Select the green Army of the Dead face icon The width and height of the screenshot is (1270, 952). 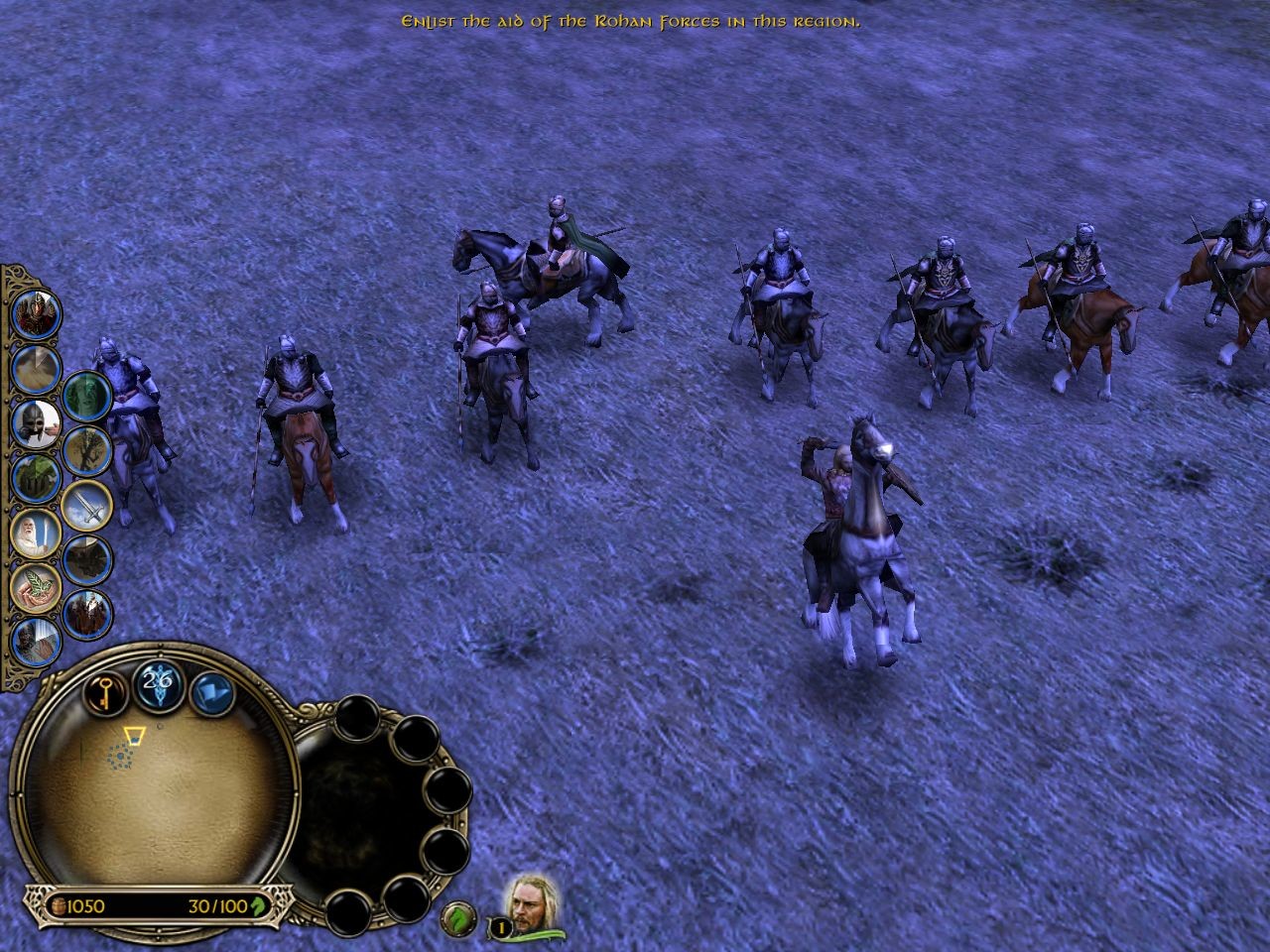(x=87, y=395)
